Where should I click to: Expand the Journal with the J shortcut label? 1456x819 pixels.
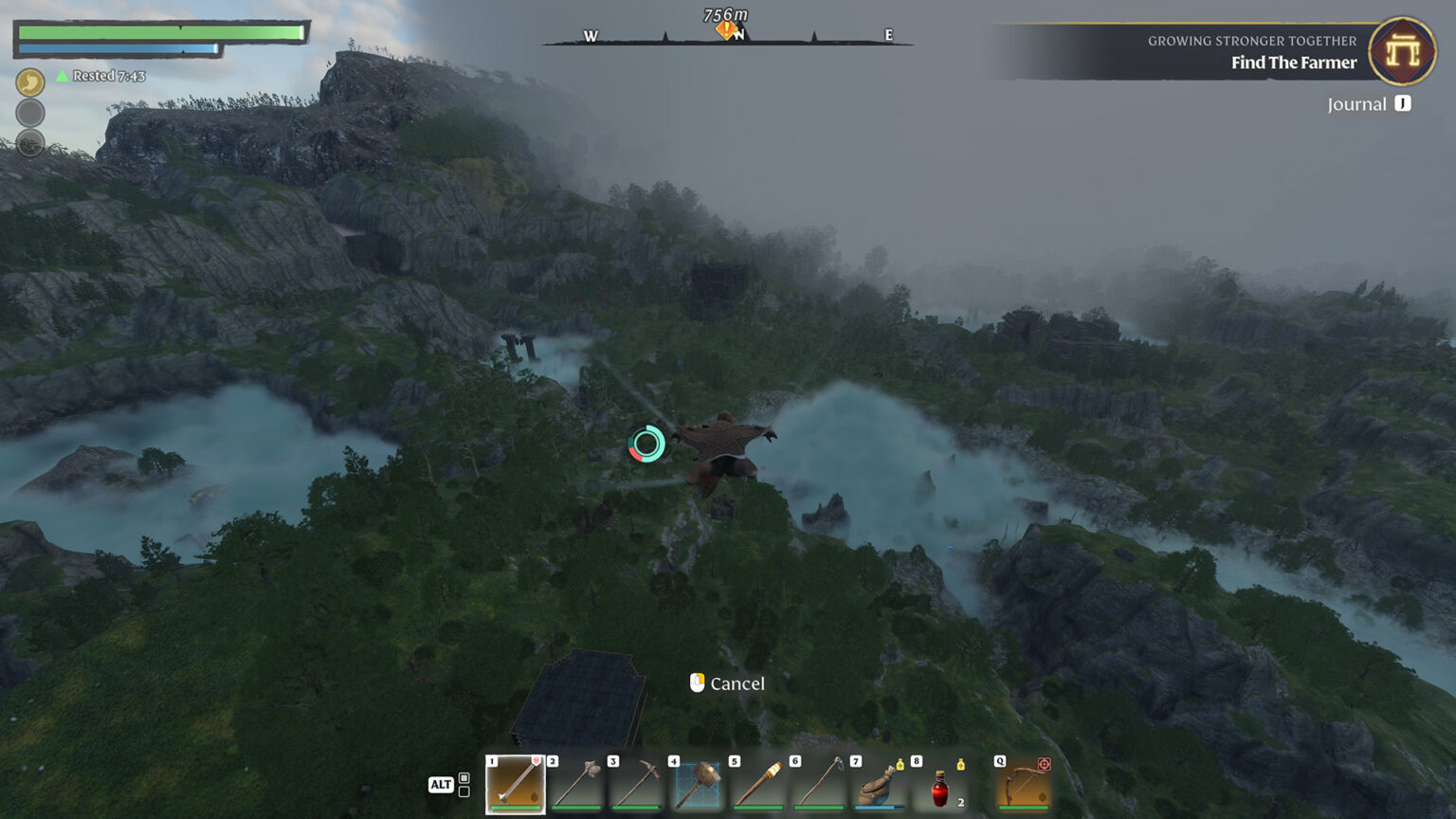[x=1403, y=104]
